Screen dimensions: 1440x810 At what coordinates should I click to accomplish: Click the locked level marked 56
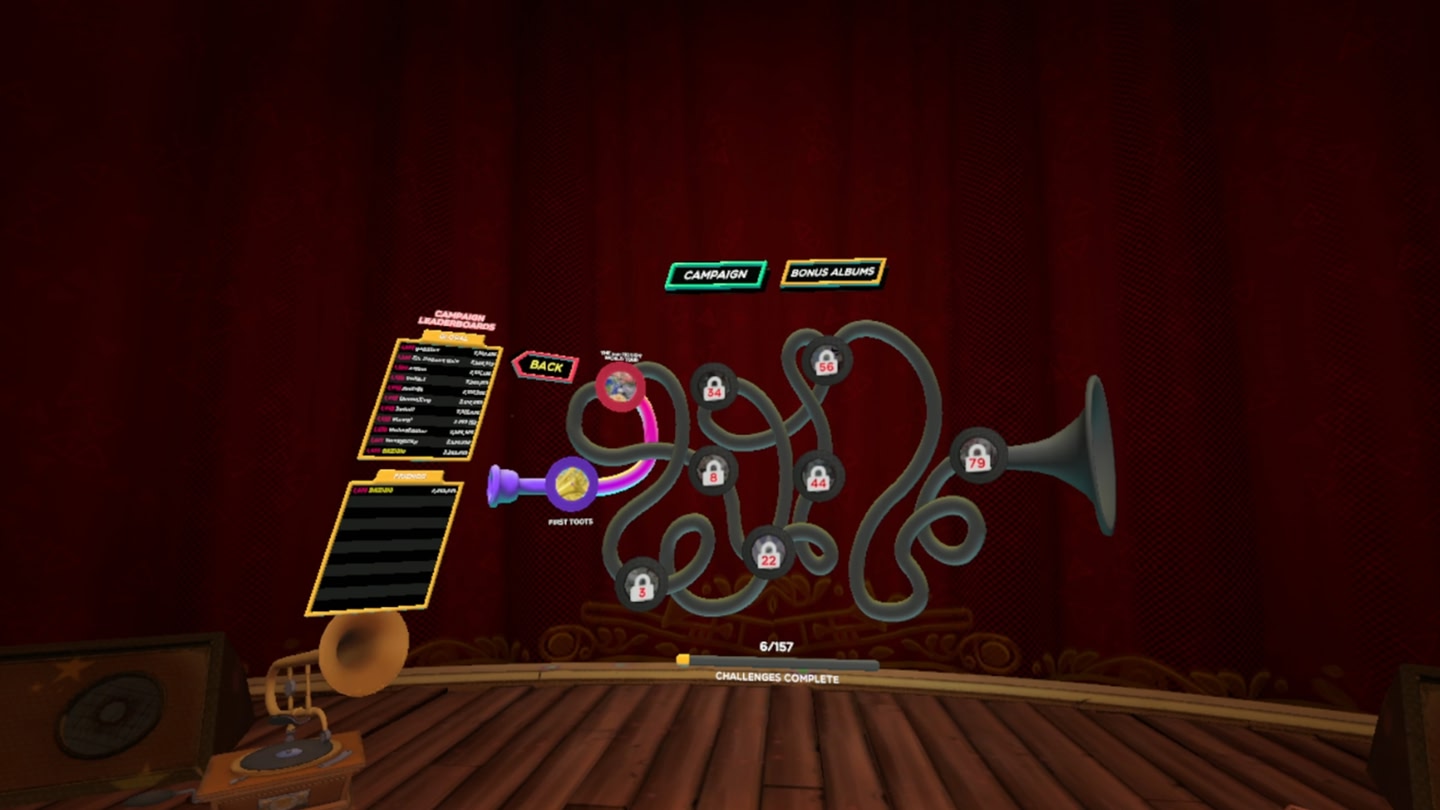[826, 362]
